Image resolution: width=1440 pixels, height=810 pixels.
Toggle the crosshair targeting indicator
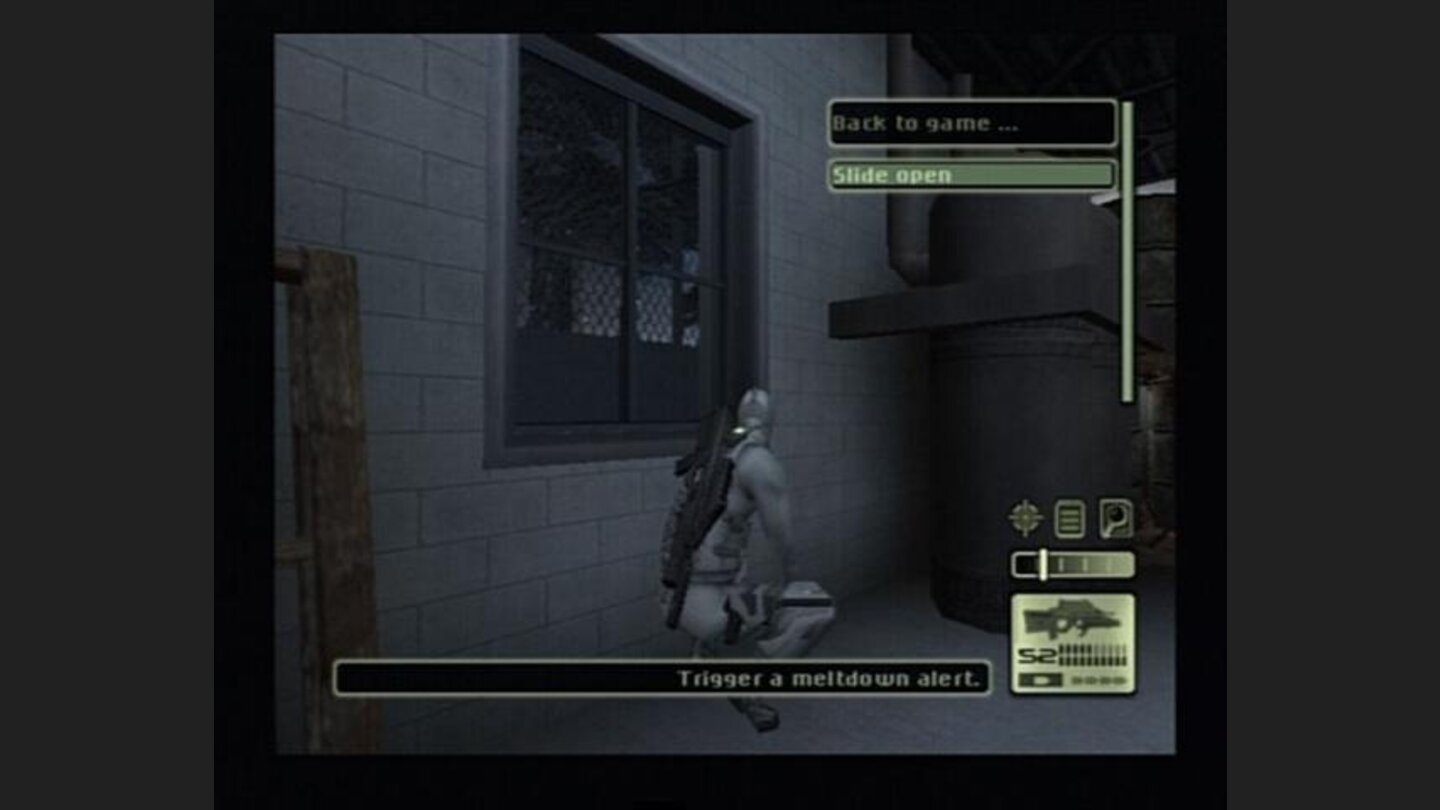[1024, 517]
